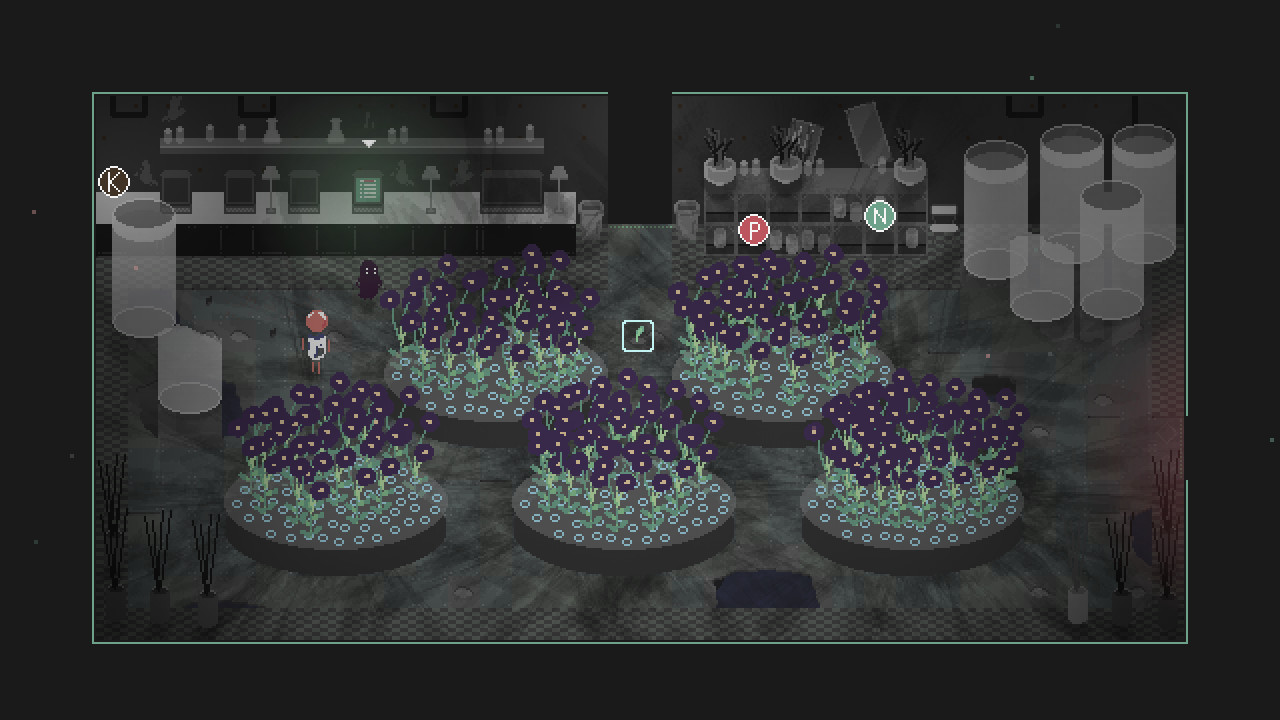Select the leftmost screen panel on the counter

[174, 190]
